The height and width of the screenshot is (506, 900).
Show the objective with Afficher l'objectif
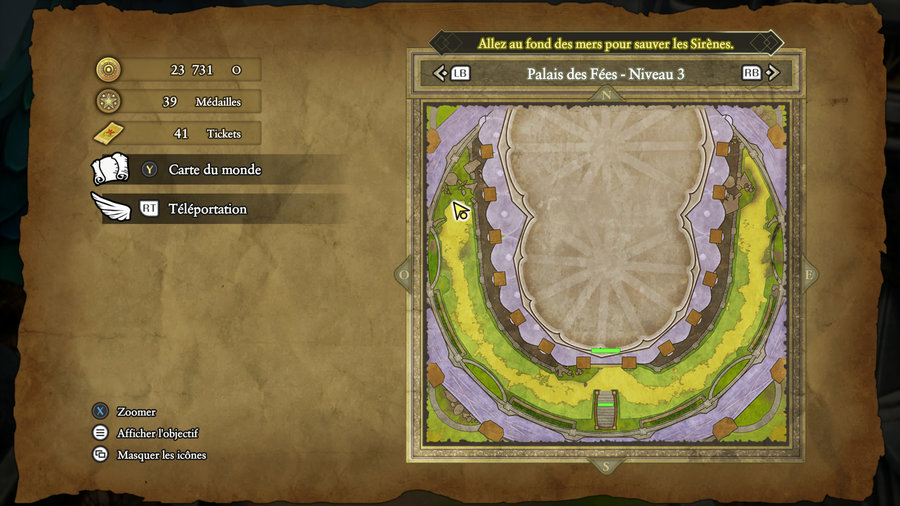[157, 433]
